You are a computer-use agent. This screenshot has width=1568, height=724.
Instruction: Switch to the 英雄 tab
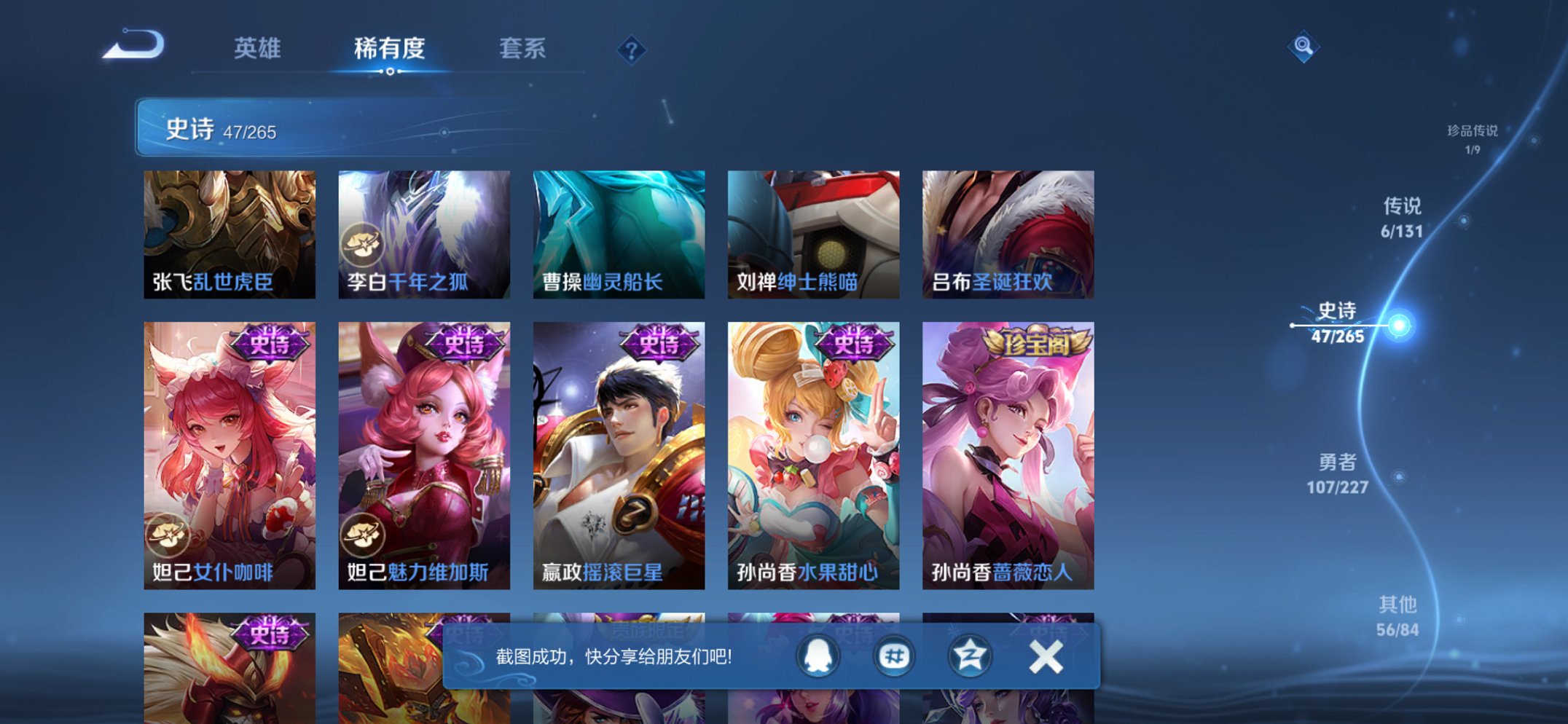tap(259, 48)
